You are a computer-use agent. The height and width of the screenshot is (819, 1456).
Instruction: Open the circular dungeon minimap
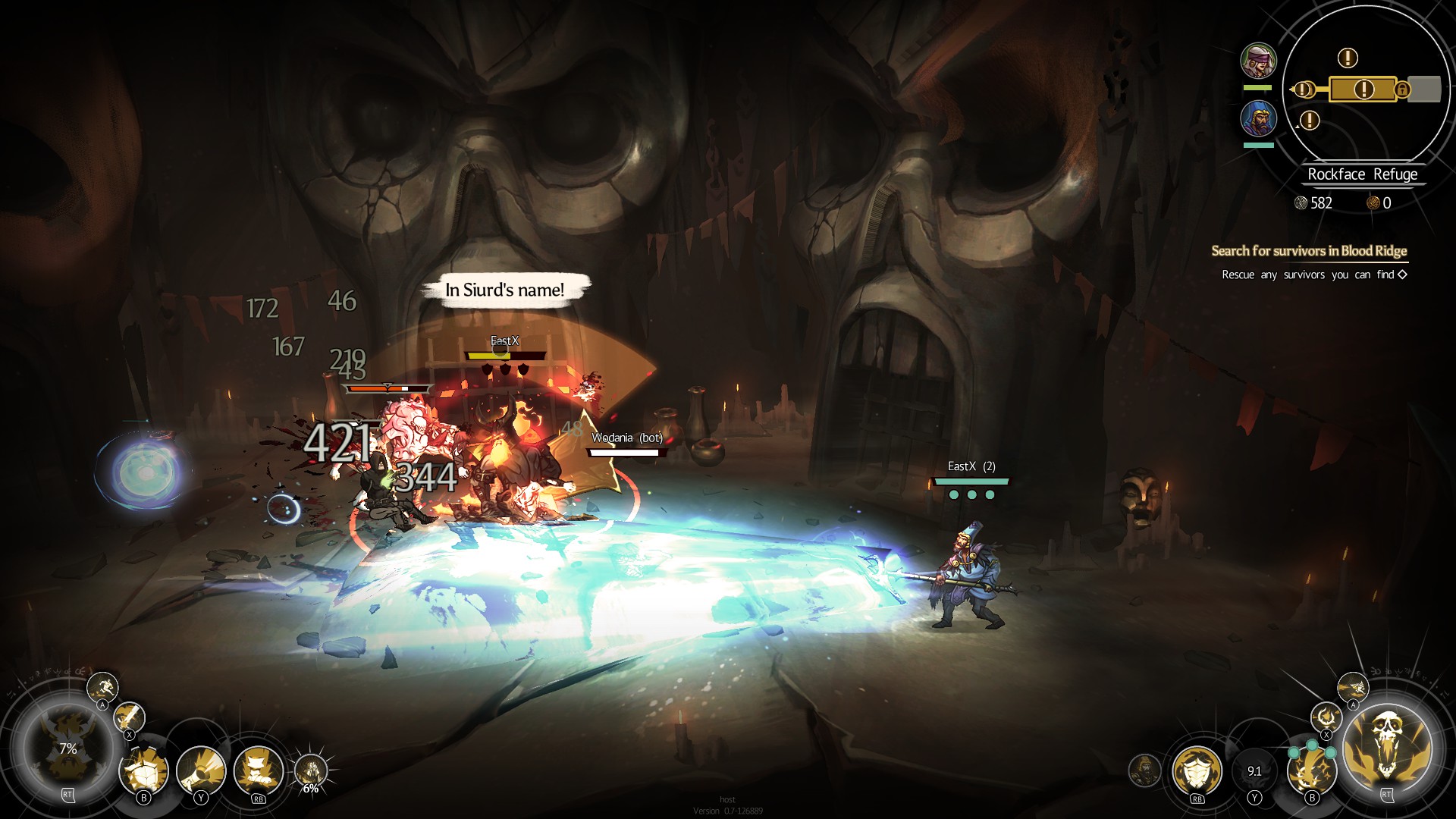pos(1365,83)
